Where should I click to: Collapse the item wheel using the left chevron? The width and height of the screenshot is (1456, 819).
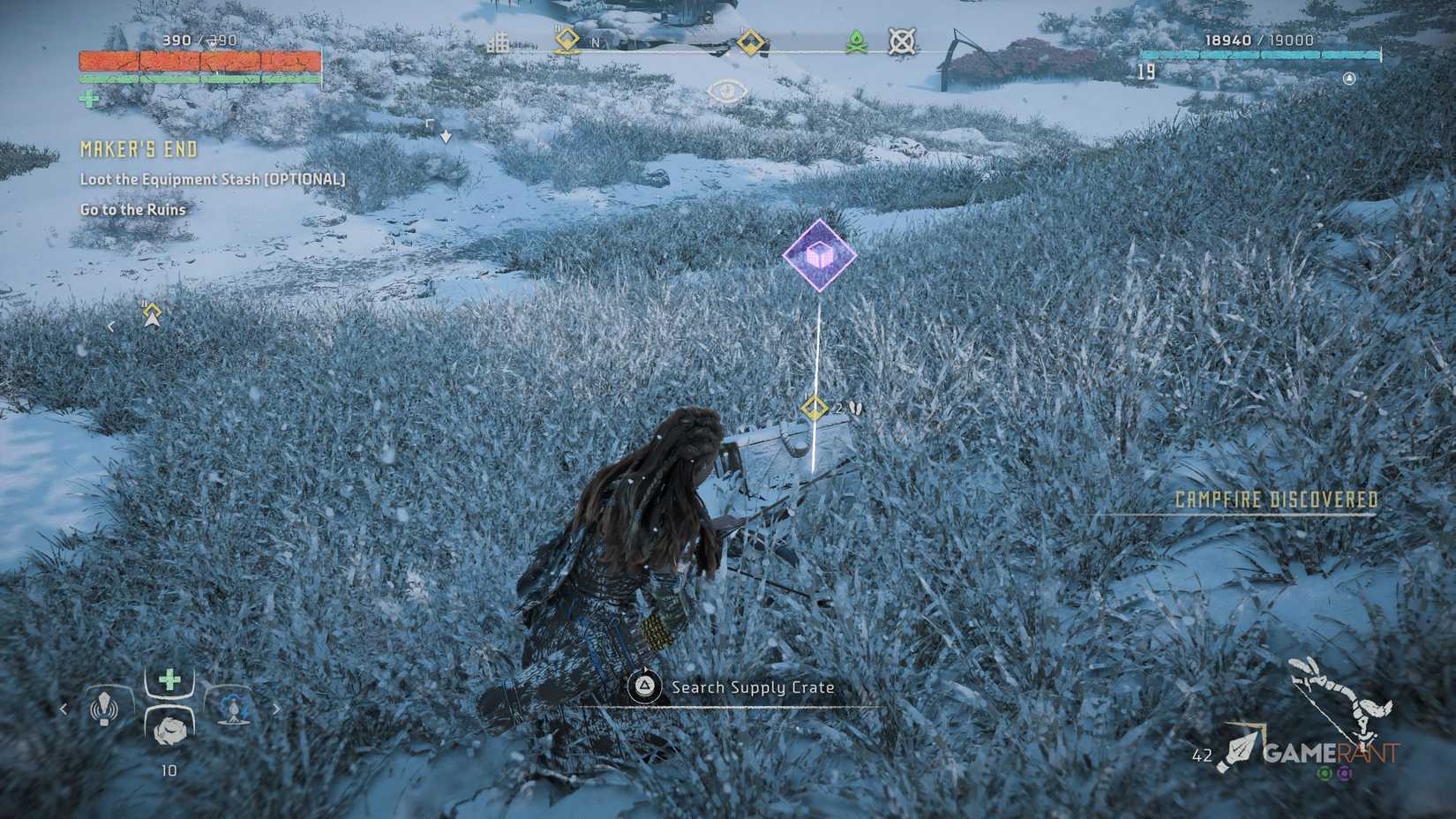click(x=64, y=709)
